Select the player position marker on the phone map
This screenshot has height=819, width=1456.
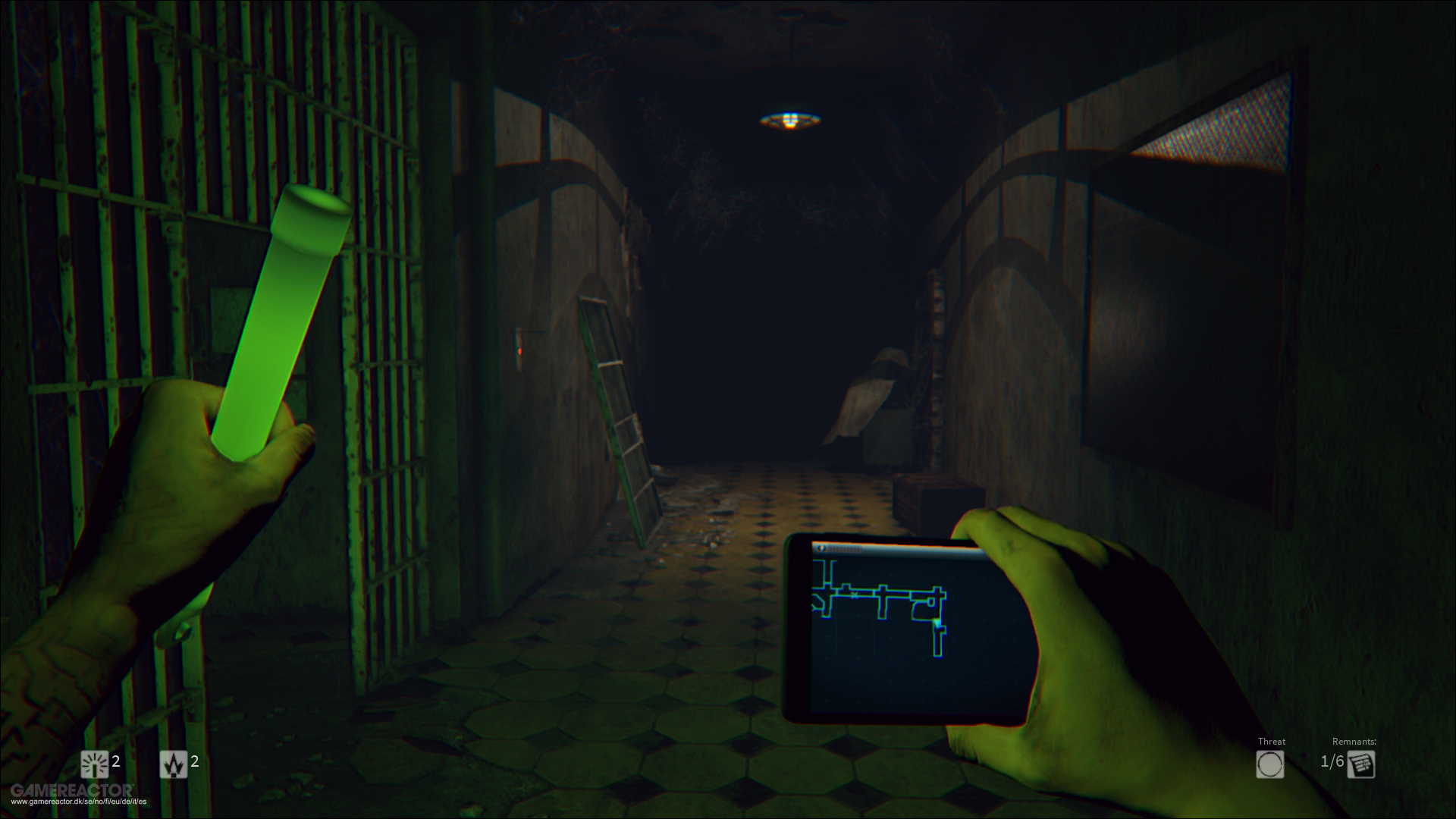click(939, 622)
